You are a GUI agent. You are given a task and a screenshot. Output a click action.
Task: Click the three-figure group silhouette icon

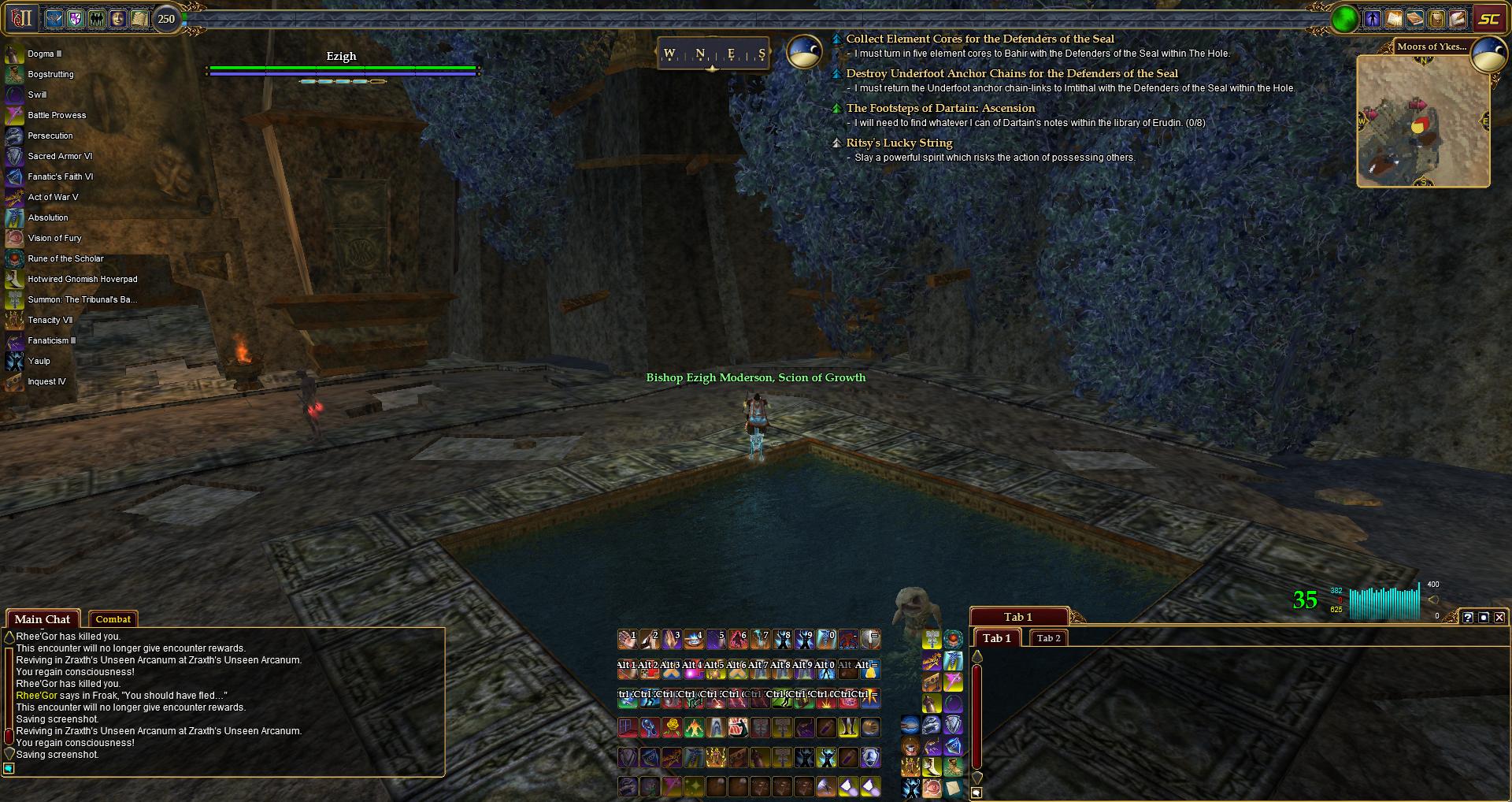97,19
